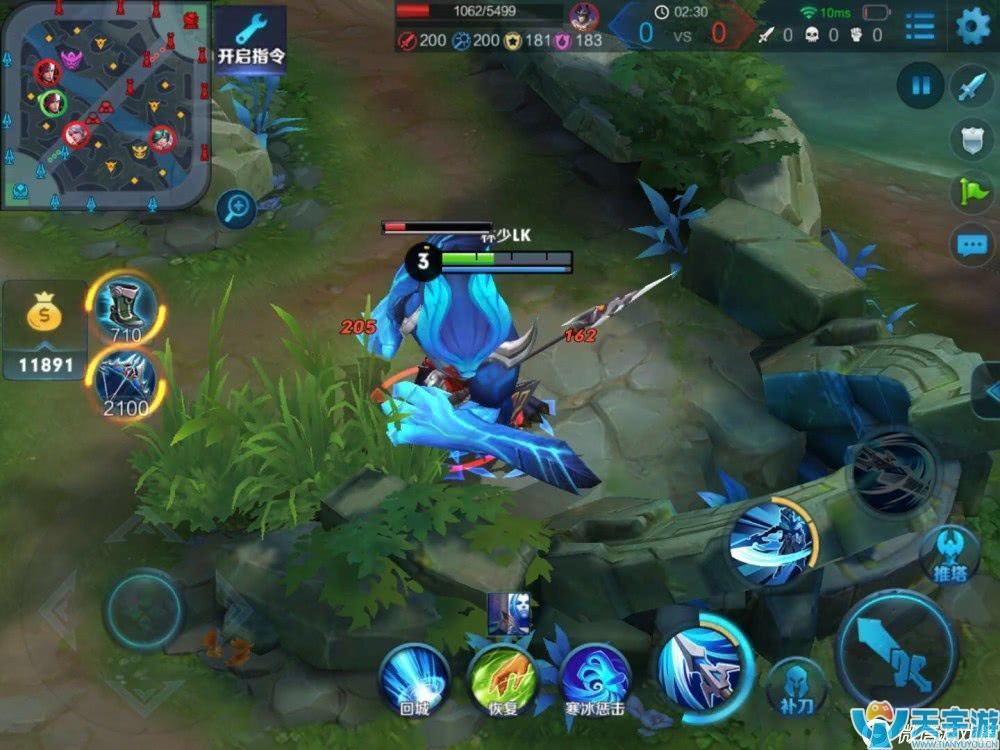Activate the 回城 recall ability
1000x750 pixels.
point(413,677)
